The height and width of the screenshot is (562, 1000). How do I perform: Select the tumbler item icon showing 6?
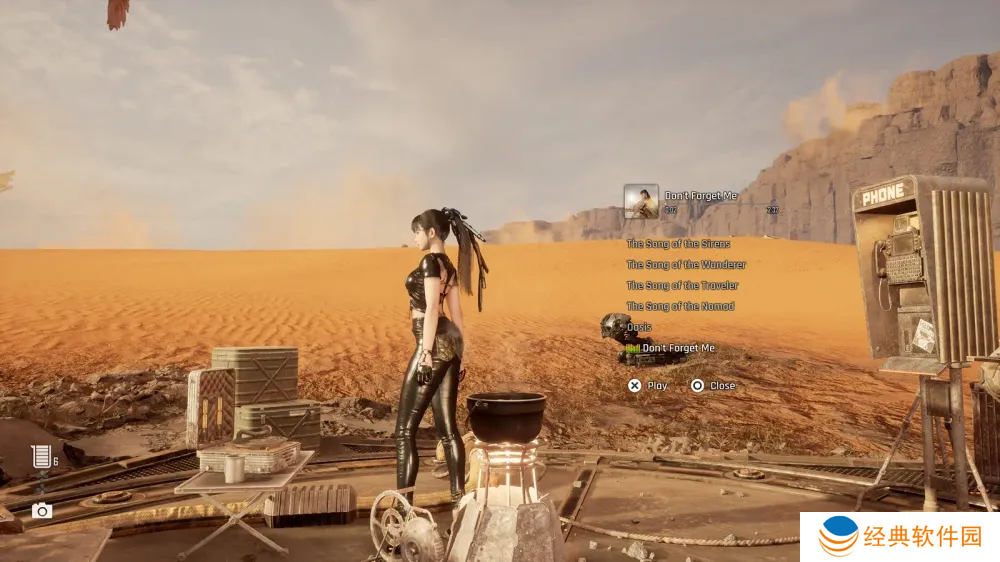pyautogui.click(x=41, y=457)
